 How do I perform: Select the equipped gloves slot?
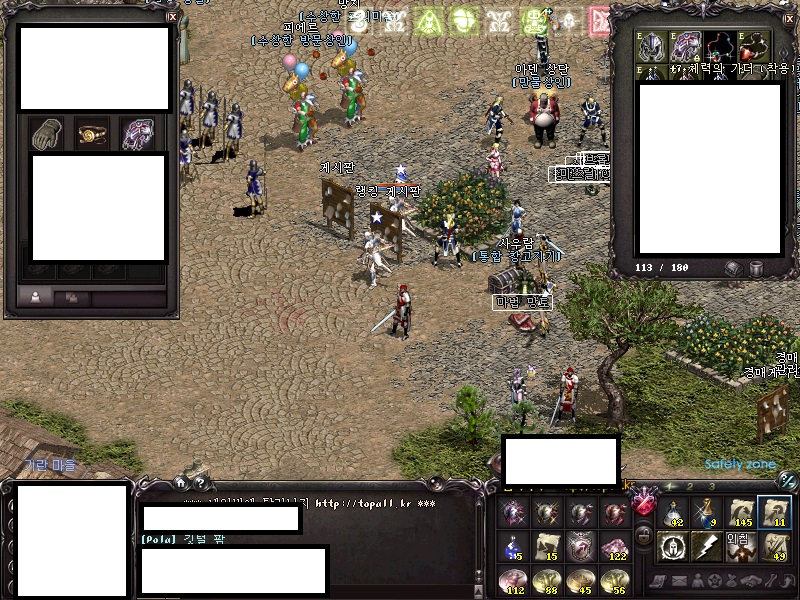pos(45,134)
